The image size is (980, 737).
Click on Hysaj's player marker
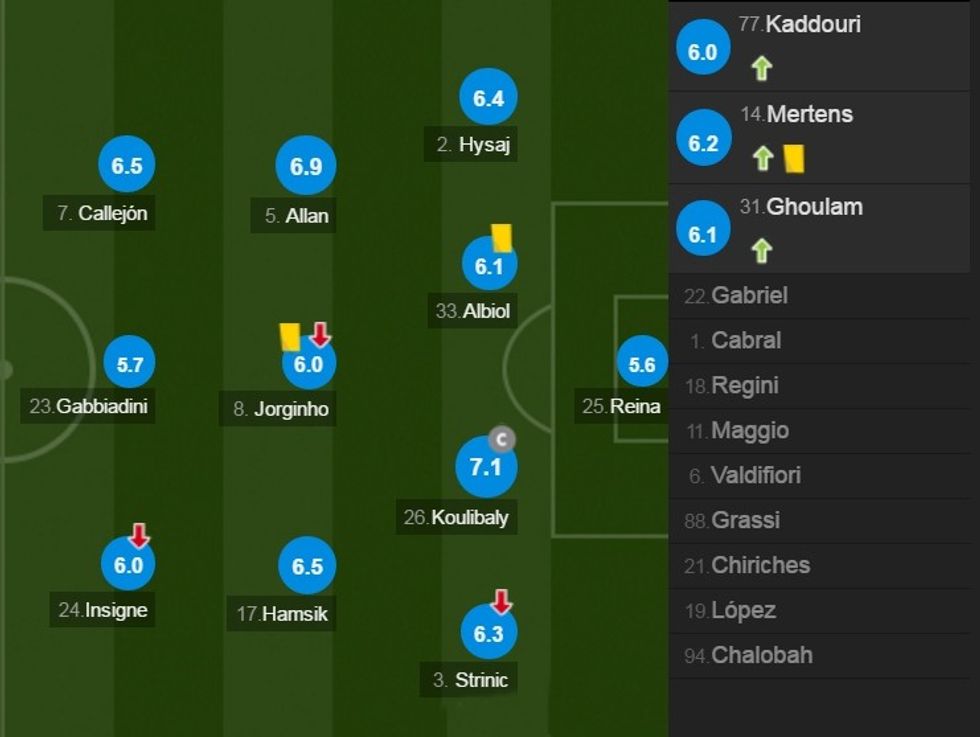(488, 98)
